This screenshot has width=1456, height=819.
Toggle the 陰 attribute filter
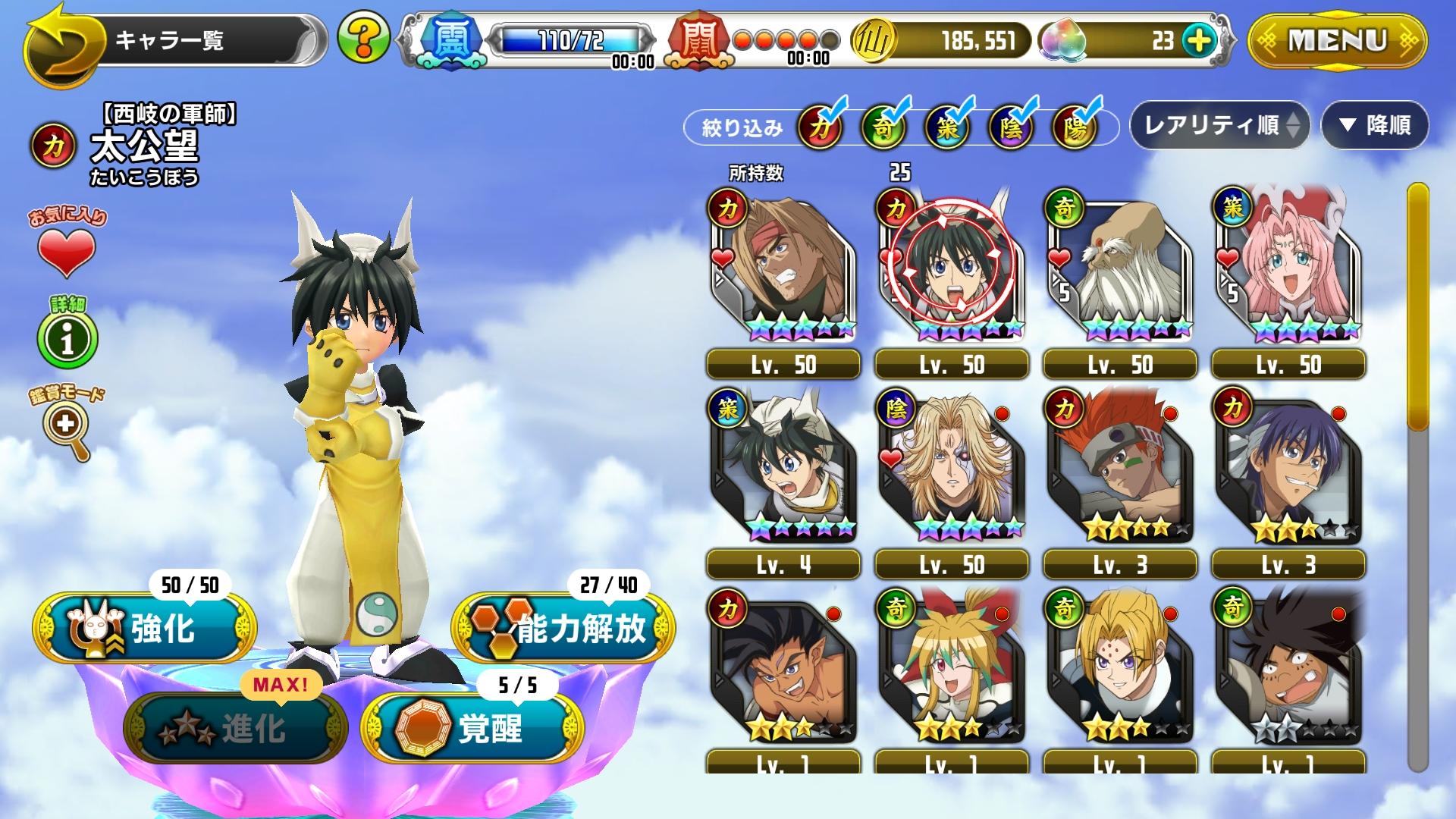1012,127
